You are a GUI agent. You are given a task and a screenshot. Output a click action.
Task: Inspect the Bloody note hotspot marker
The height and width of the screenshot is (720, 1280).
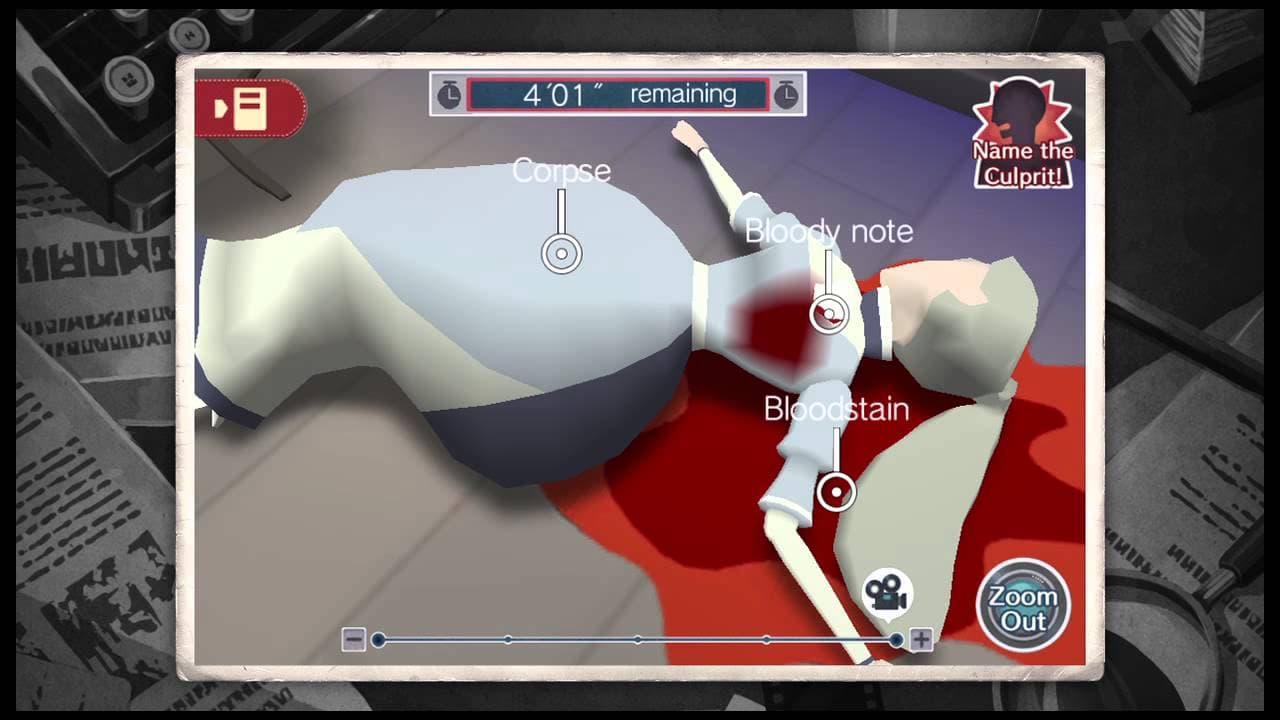click(826, 313)
